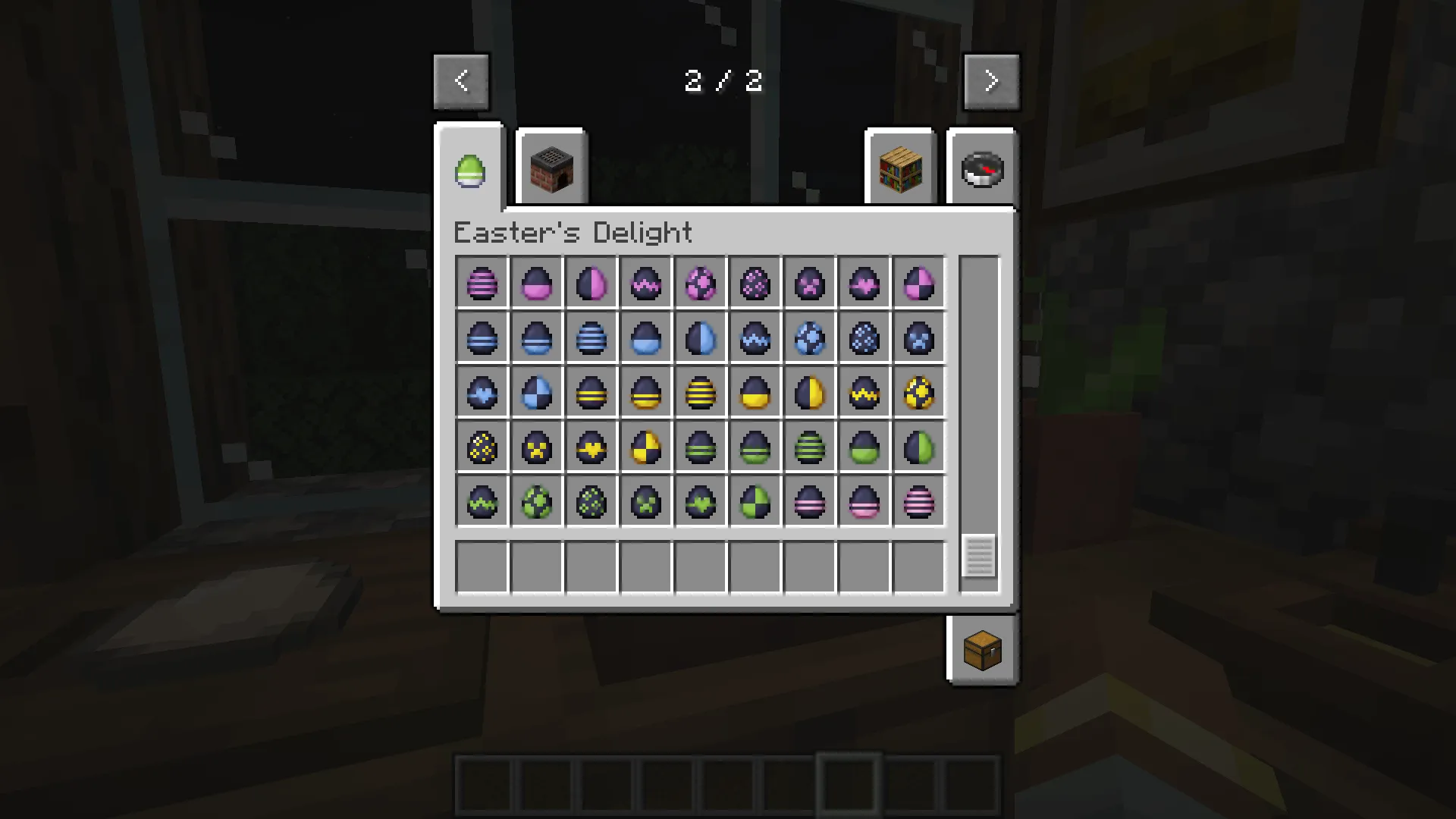Open the furnace tab next to the egg tab
Viewport: 1456px width, 819px height.
point(551,168)
